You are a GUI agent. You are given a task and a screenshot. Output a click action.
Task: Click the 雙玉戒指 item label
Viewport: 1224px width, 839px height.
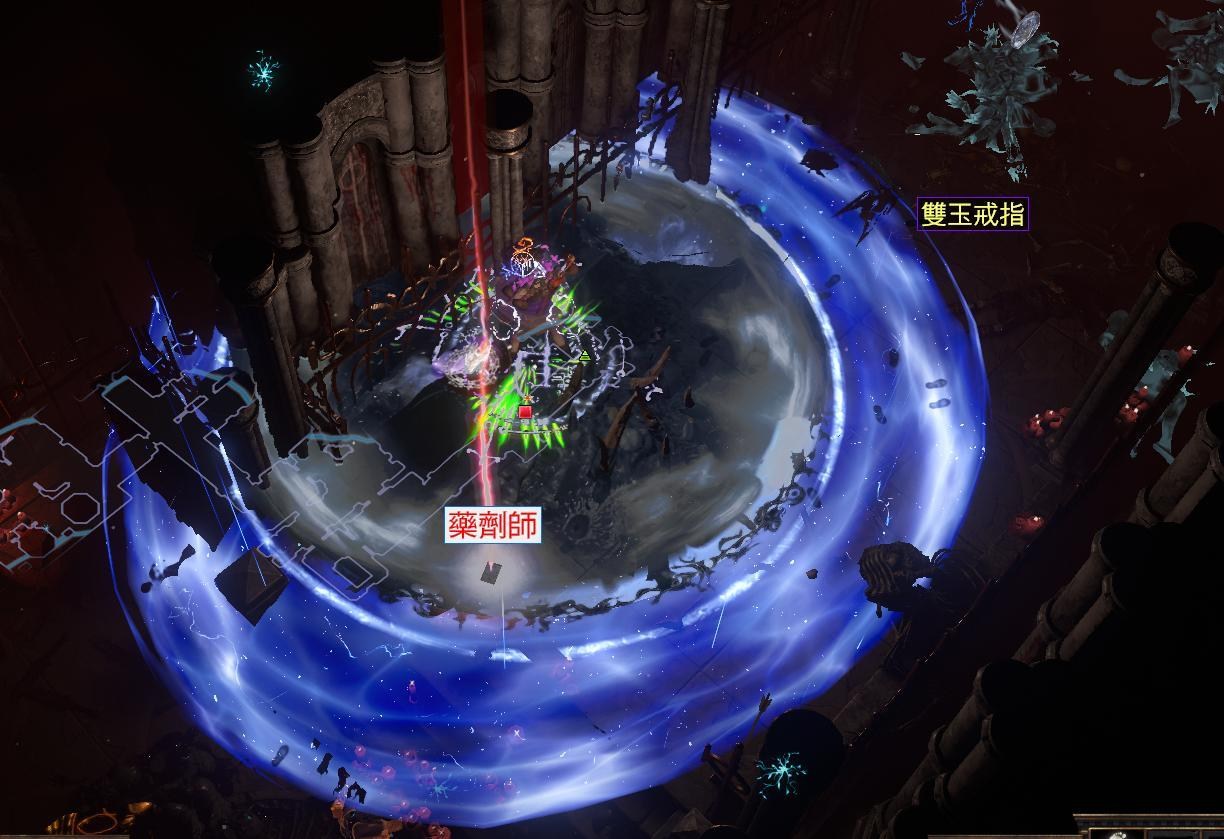972,214
